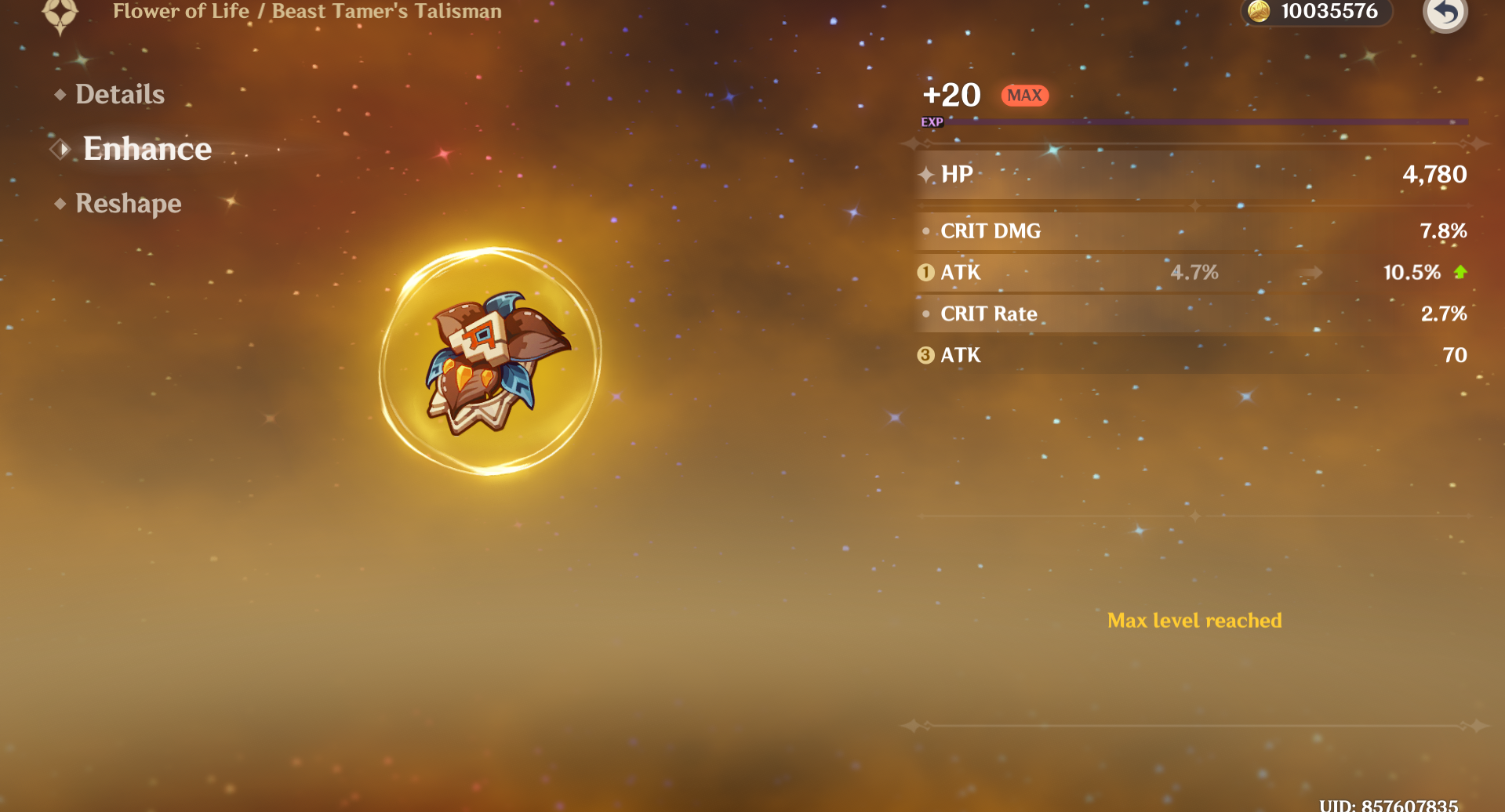Open the Details tab
Image resolution: width=1505 pixels, height=812 pixels.
pos(119,95)
